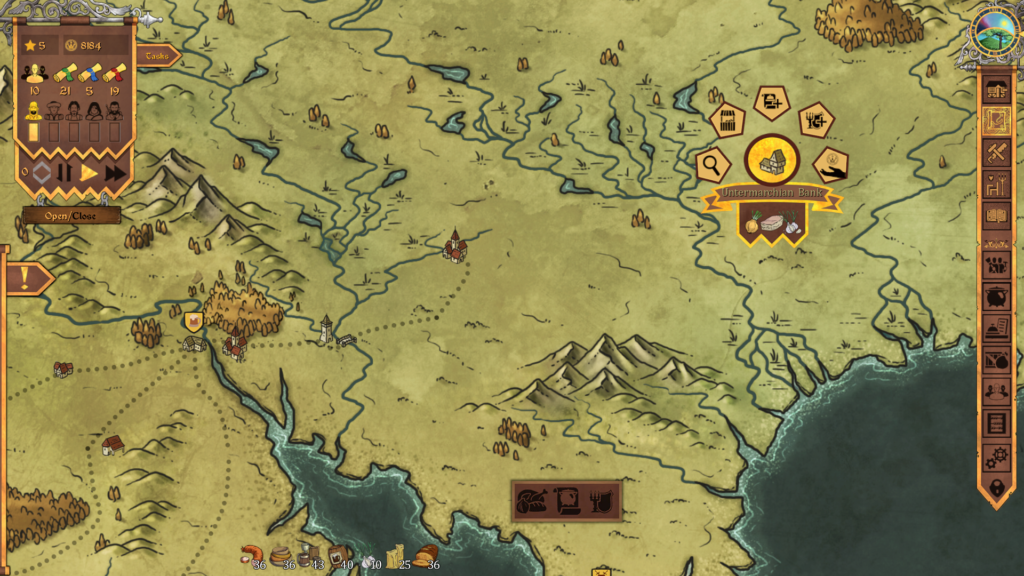The width and height of the screenshot is (1024, 576).
Task: Open the scroll button in bottom toolbar
Action: [x=568, y=500]
